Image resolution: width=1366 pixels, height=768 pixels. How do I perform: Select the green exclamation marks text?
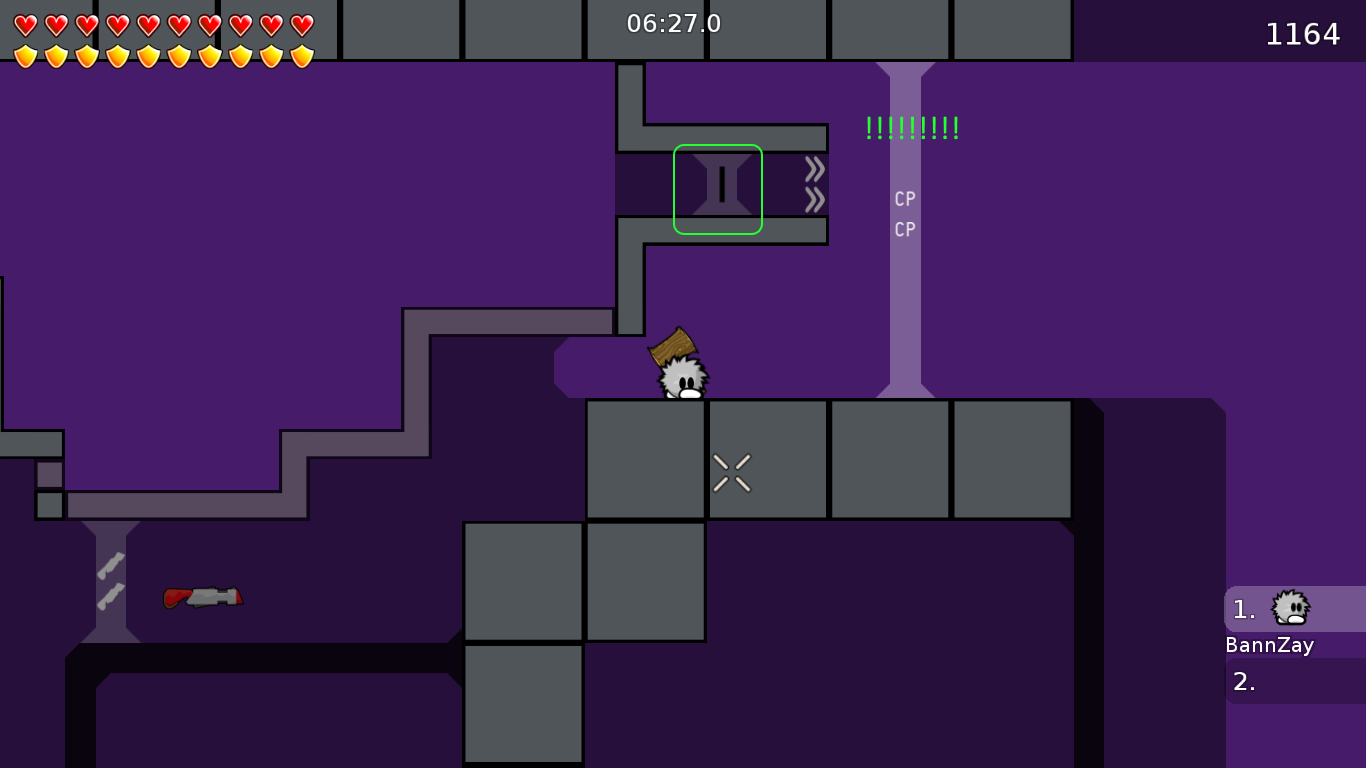tap(910, 127)
